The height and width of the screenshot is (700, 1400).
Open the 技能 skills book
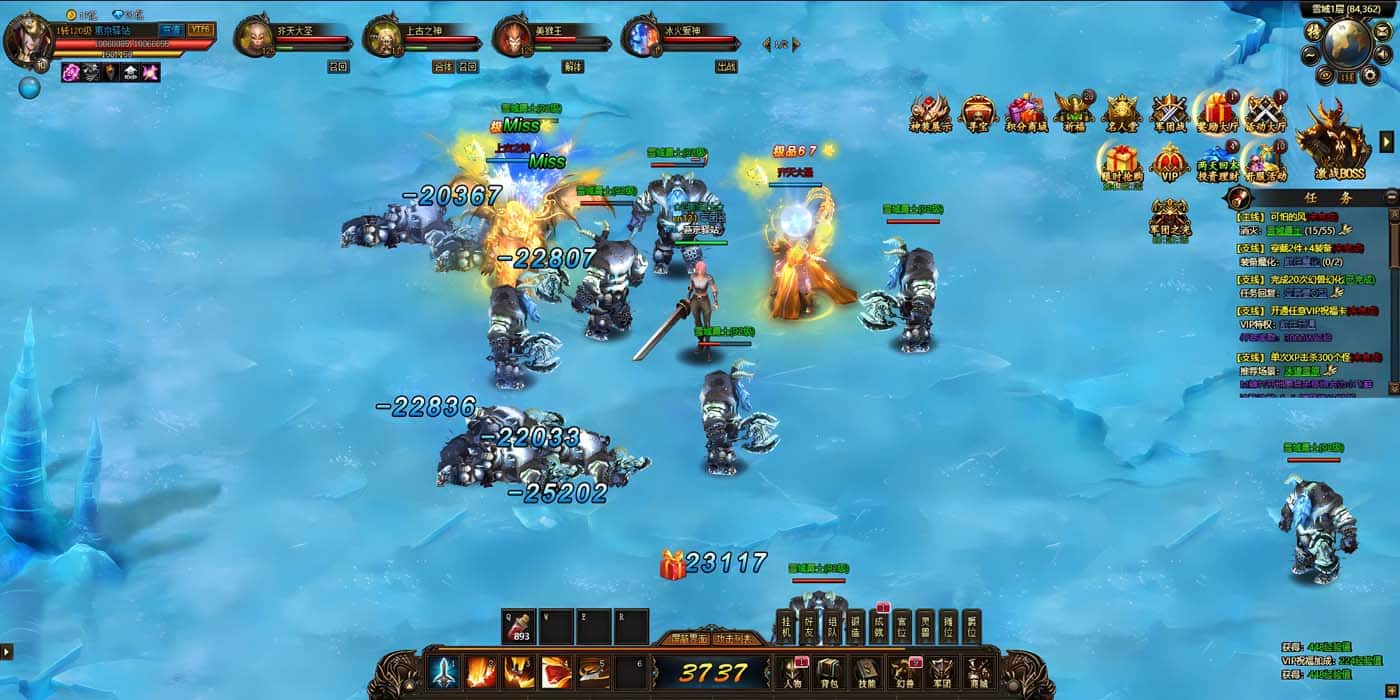[x=866, y=674]
